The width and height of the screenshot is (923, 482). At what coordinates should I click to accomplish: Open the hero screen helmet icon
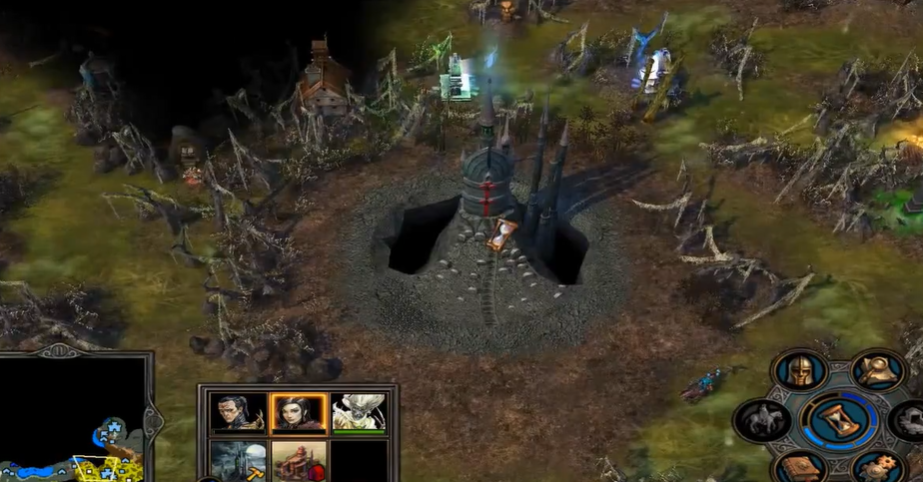(799, 371)
